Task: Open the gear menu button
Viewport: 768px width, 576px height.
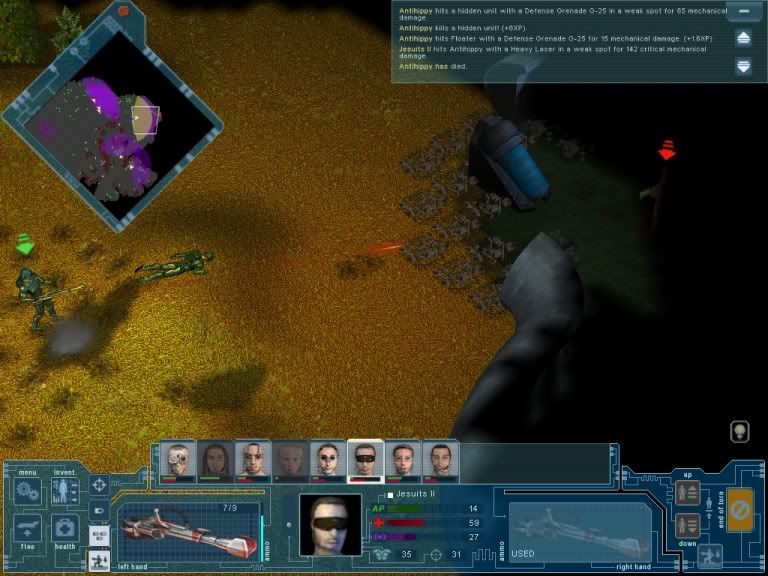Action: tap(29, 491)
